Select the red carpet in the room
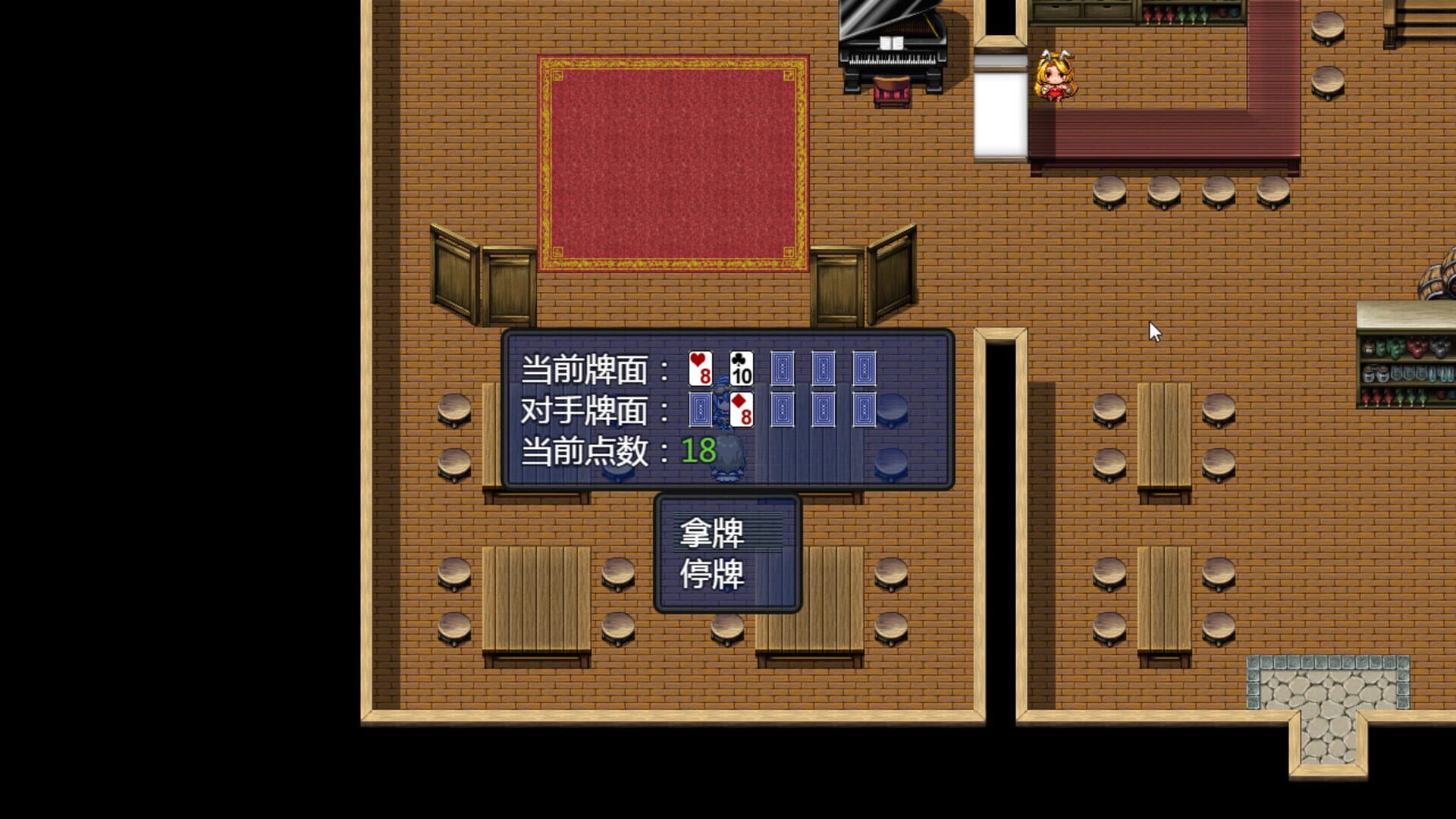 (x=671, y=163)
